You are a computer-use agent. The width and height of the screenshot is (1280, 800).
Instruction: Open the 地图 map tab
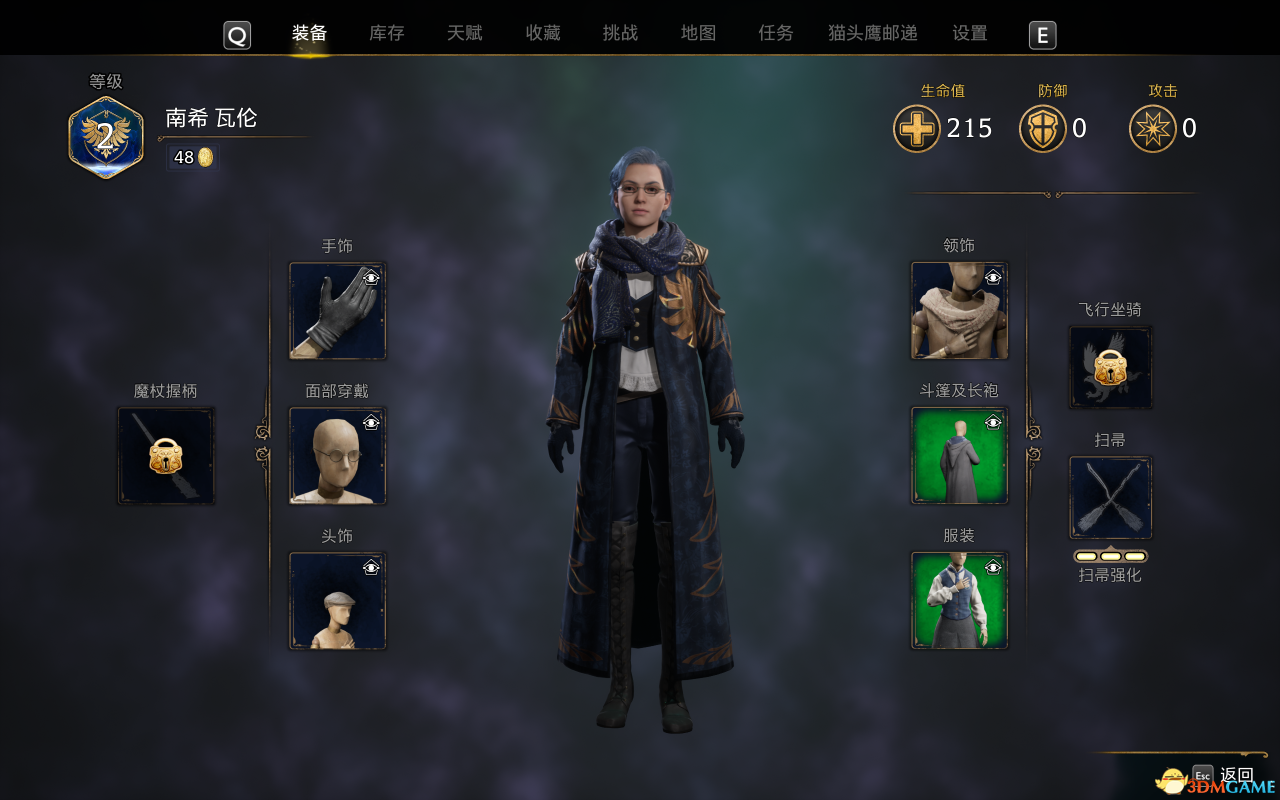pos(697,33)
